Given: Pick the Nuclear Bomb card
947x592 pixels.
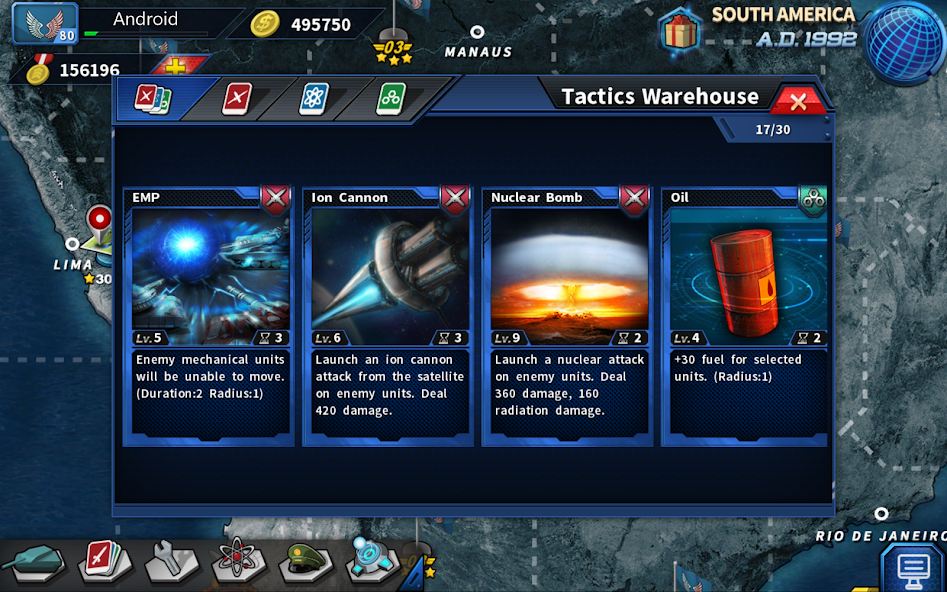Looking at the screenshot, I should pos(567,315).
